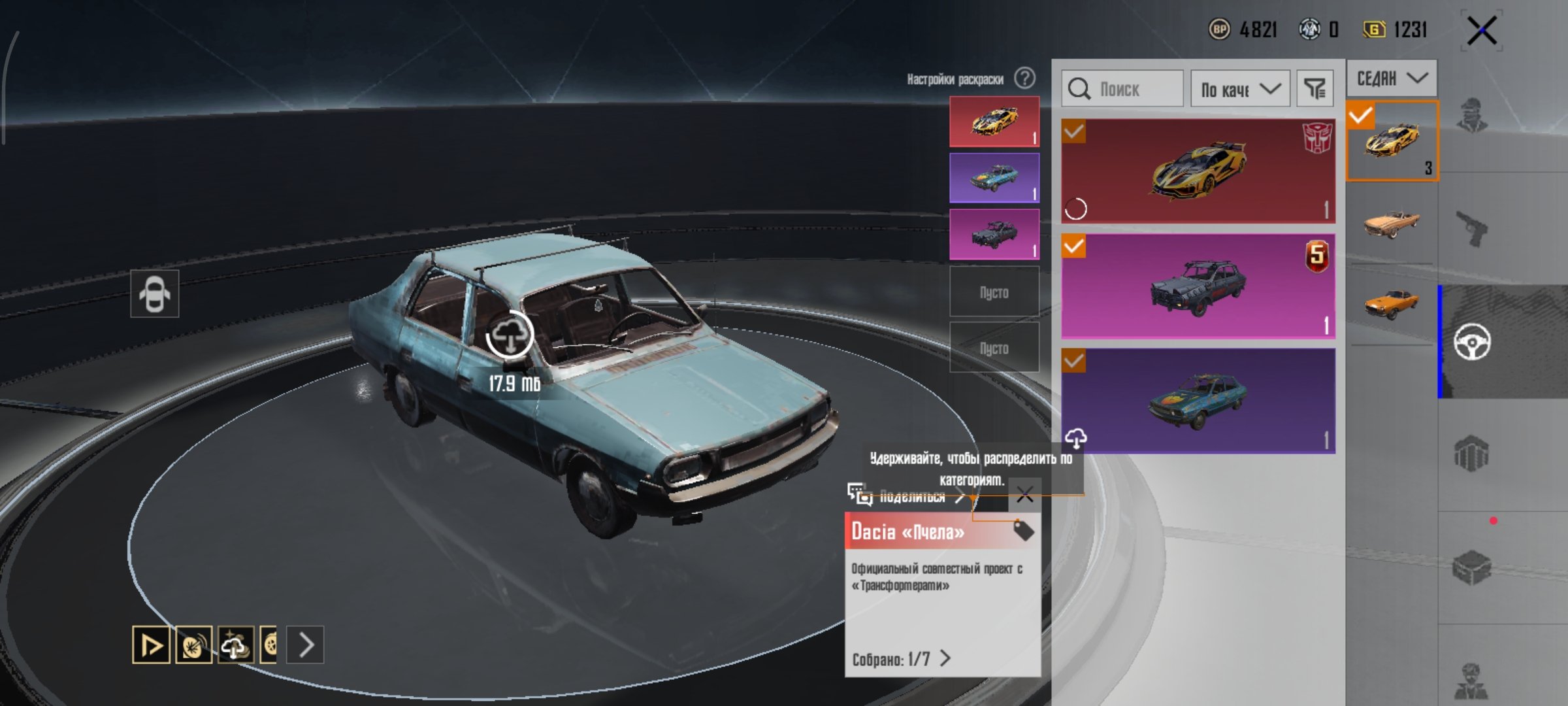
Task: Download the vehicle skin (17.9 MB)
Action: pos(510,335)
